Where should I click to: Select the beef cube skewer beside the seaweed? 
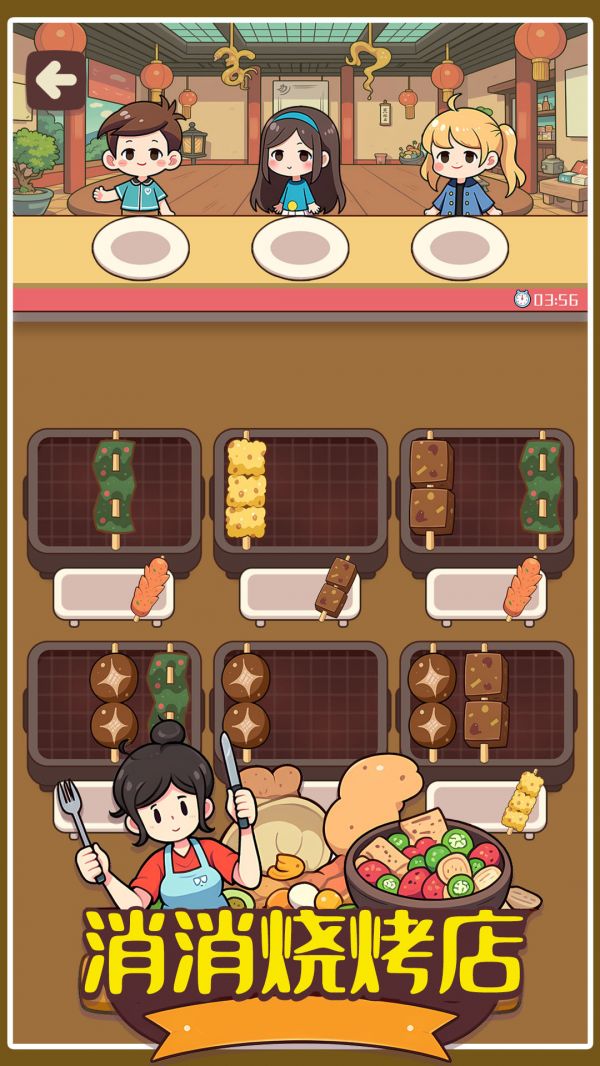pos(431,487)
